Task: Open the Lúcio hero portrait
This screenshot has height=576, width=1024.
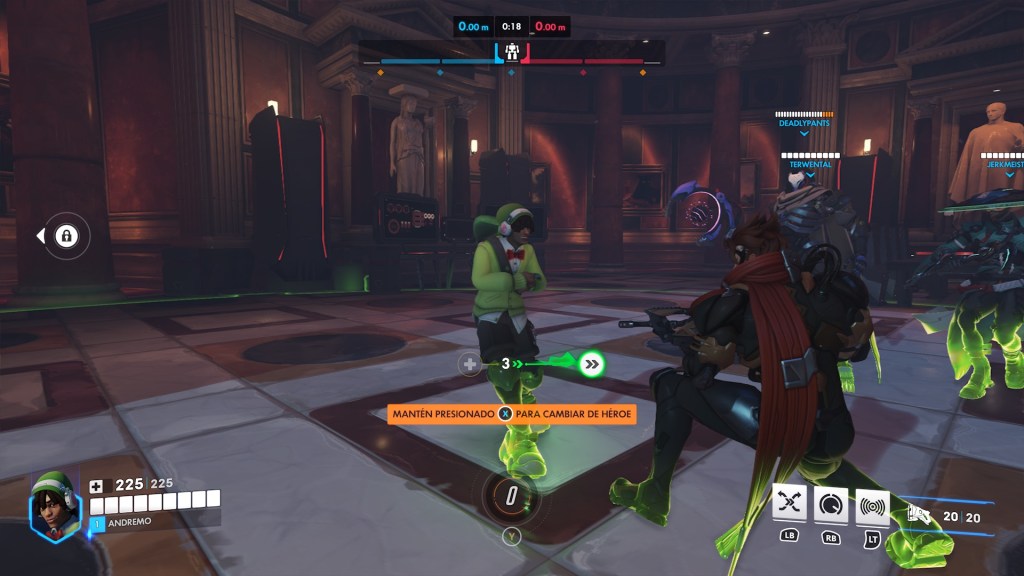Action: click(x=55, y=505)
